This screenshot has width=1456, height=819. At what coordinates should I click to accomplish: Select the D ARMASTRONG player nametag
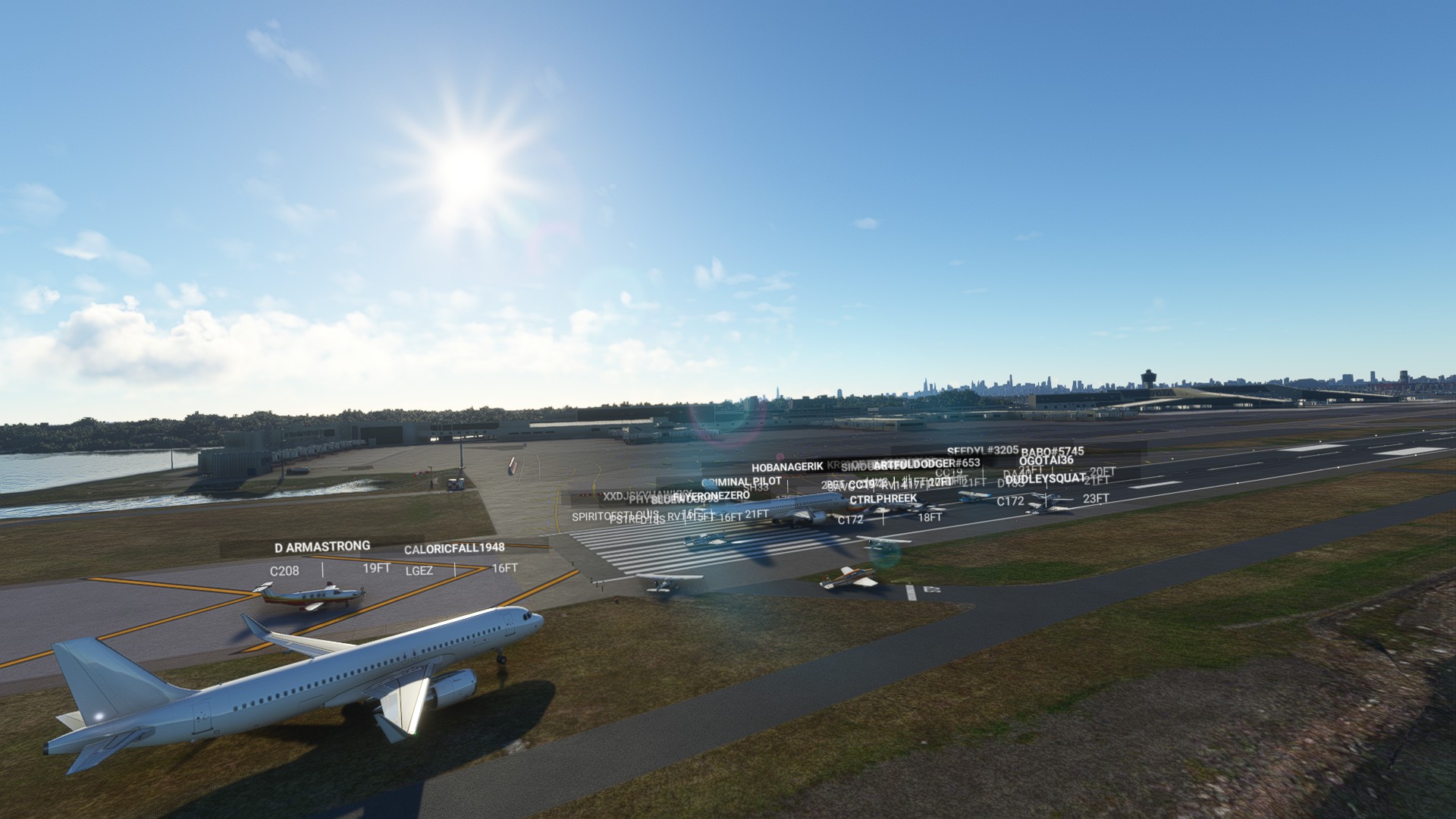[x=322, y=544]
